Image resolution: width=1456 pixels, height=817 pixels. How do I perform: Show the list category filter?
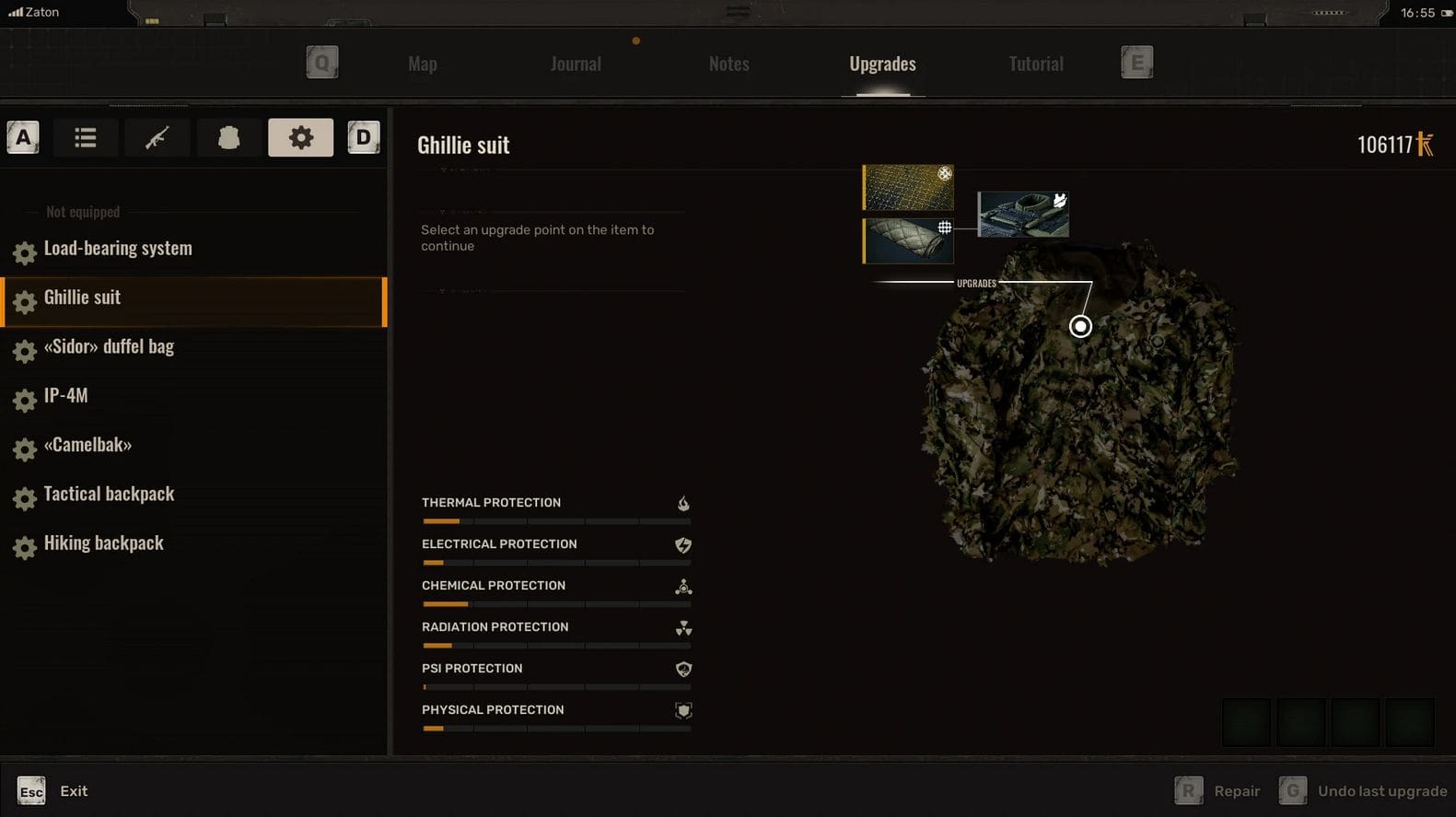(86, 138)
